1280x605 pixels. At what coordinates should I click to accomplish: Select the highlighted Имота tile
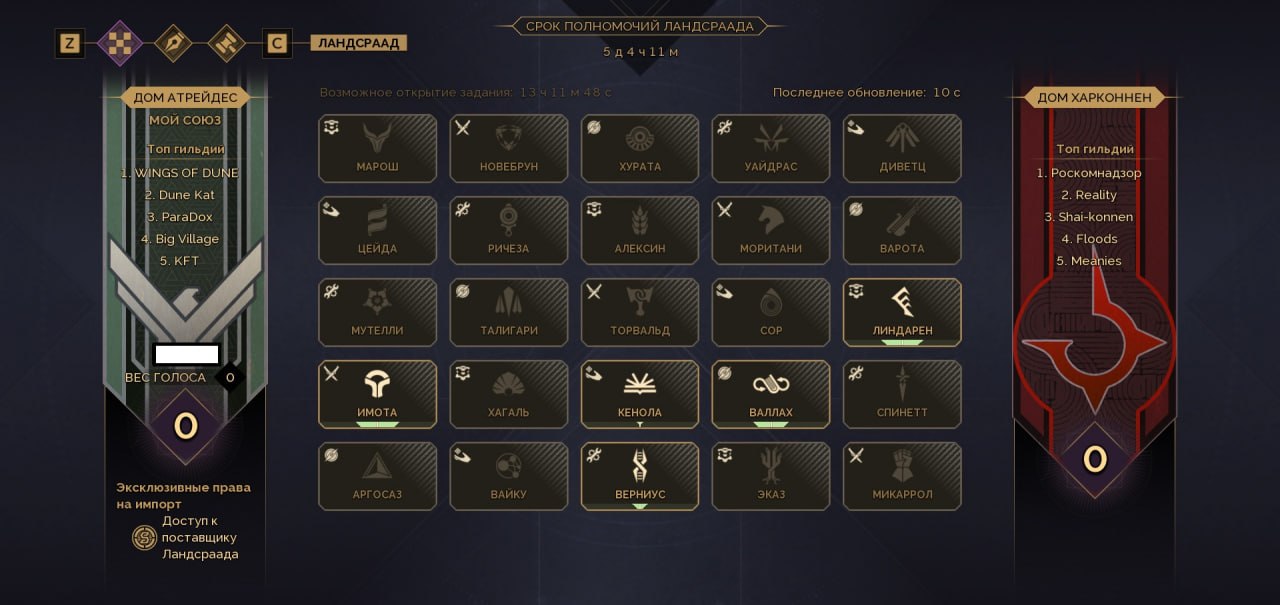point(377,394)
